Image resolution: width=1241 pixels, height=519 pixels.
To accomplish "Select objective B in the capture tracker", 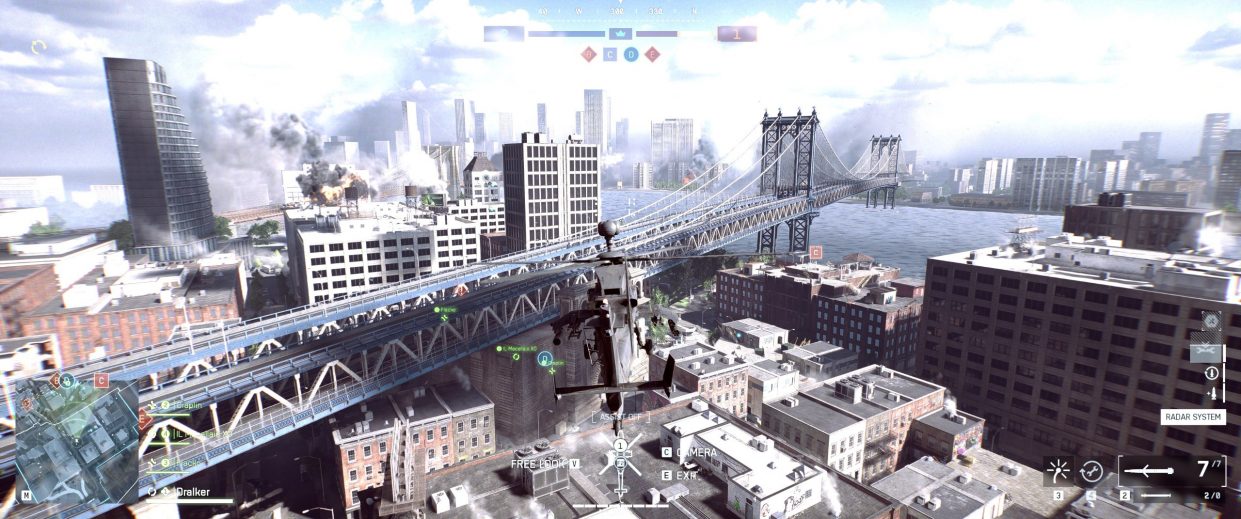I will [x=589, y=54].
